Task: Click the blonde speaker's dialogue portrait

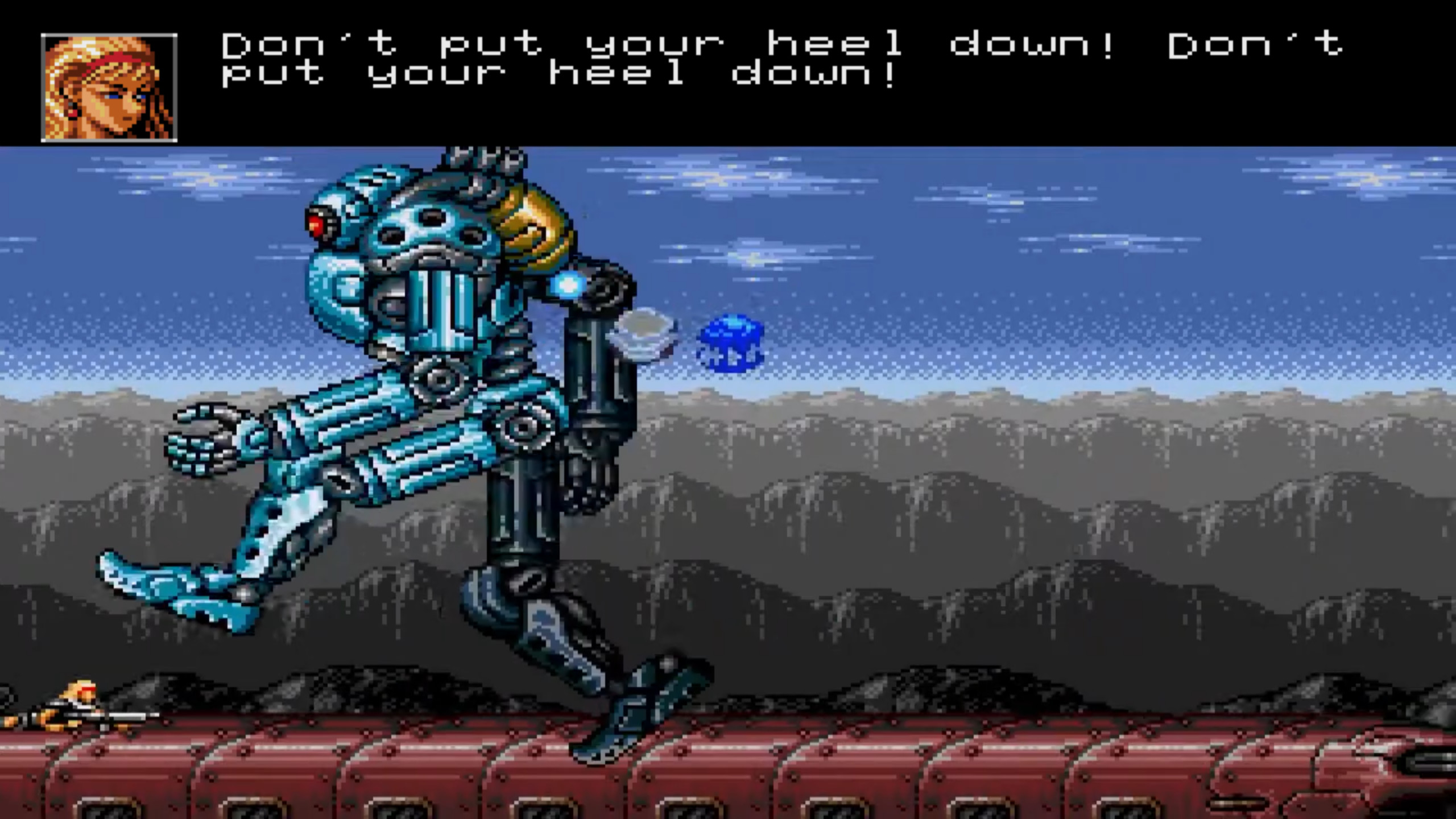Action: click(109, 88)
